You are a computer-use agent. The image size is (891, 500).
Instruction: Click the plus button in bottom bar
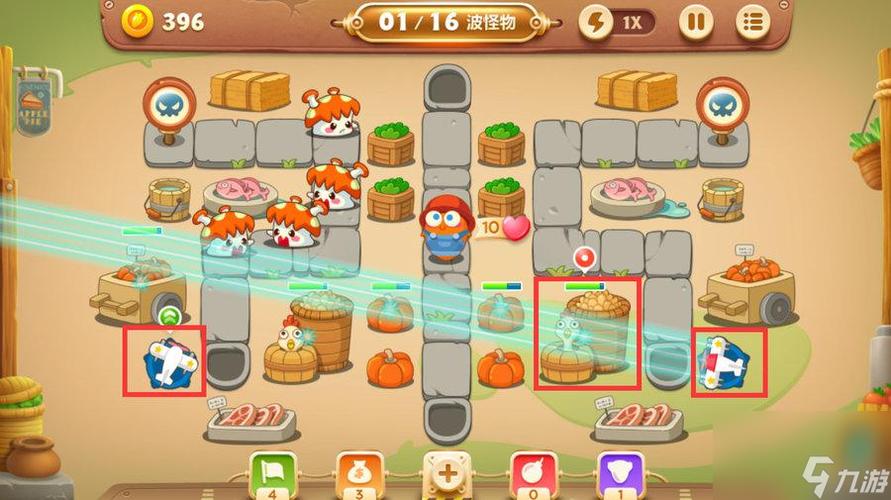[445, 472]
